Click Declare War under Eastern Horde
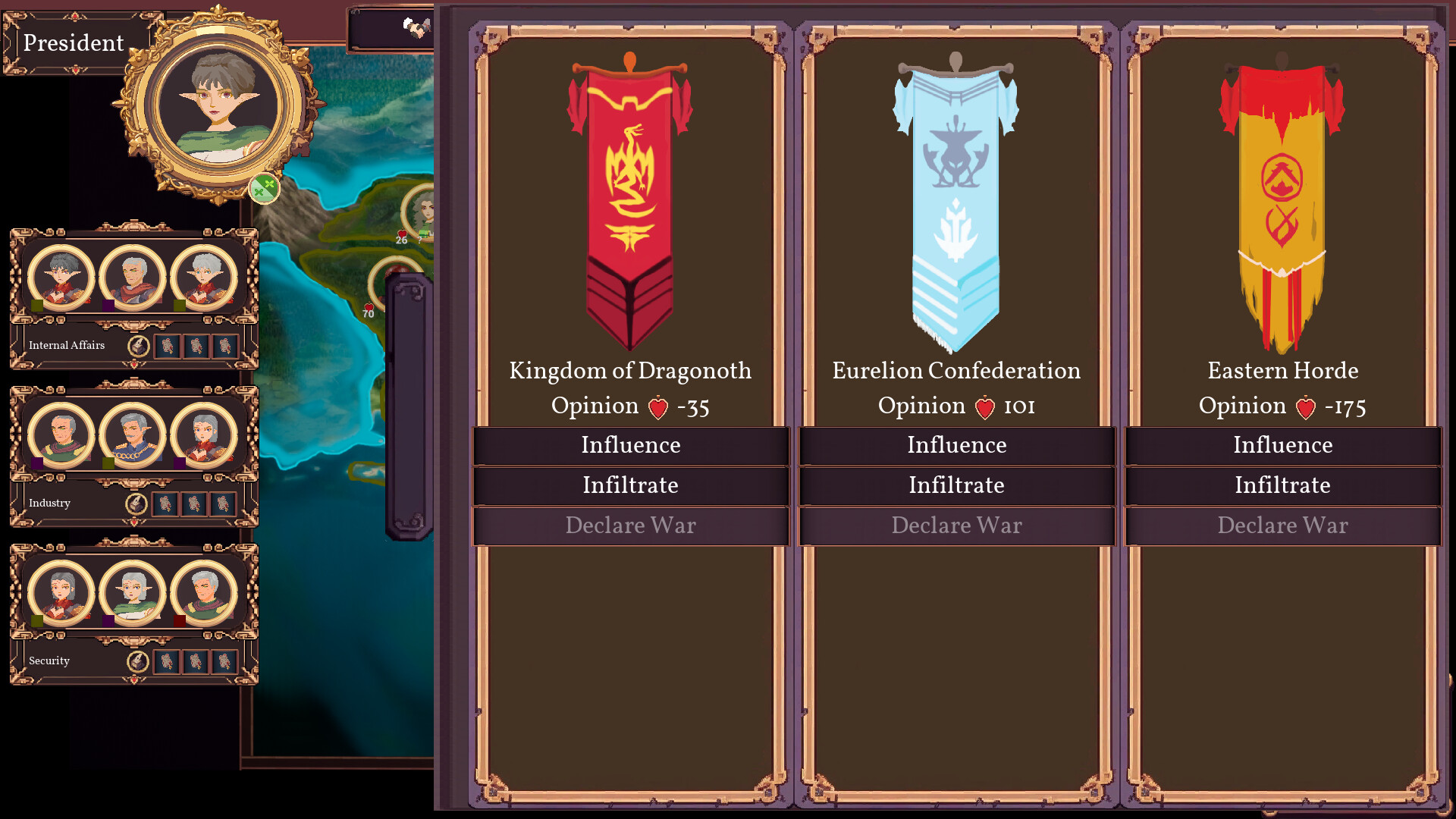Viewport: 1456px width, 819px height. 1282,526
